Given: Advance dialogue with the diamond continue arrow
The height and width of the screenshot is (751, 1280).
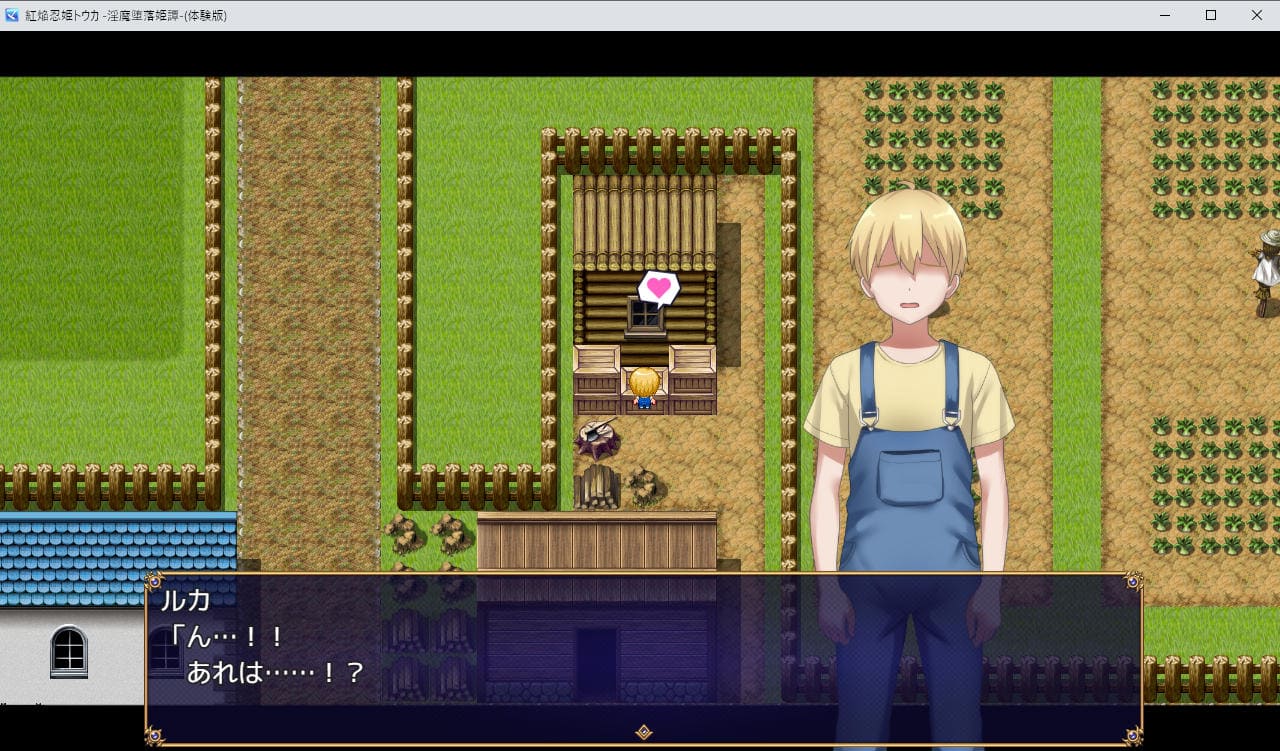Looking at the screenshot, I should (x=644, y=732).
